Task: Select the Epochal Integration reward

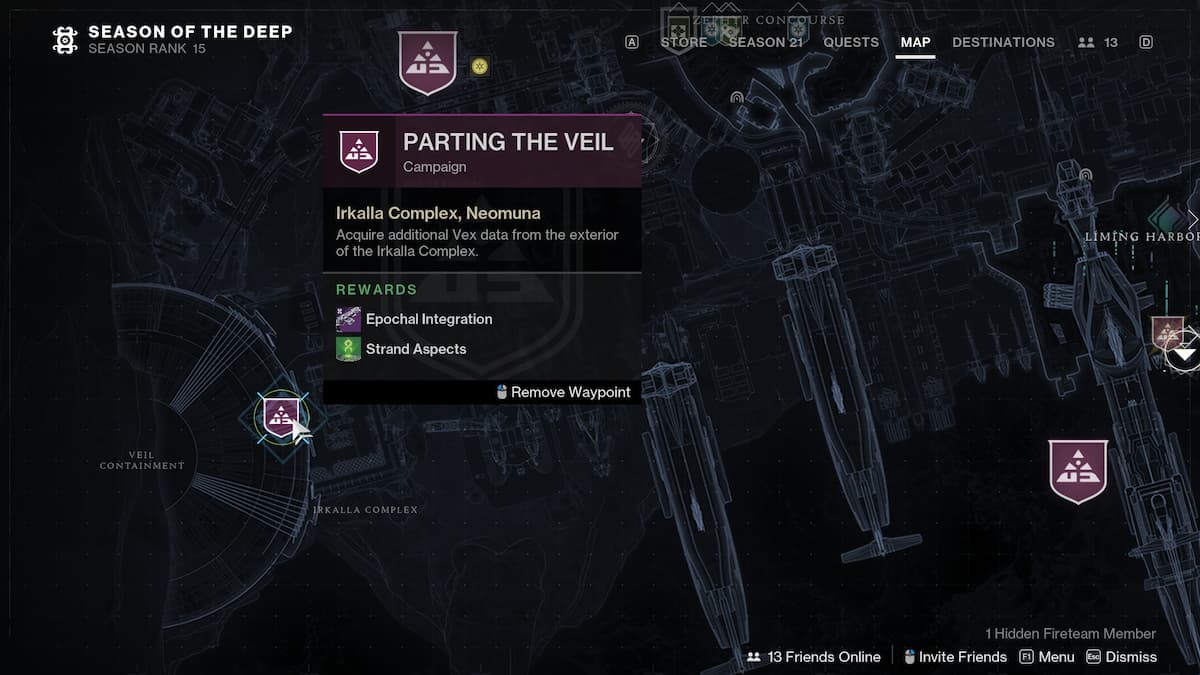Action: coord(428,319)
